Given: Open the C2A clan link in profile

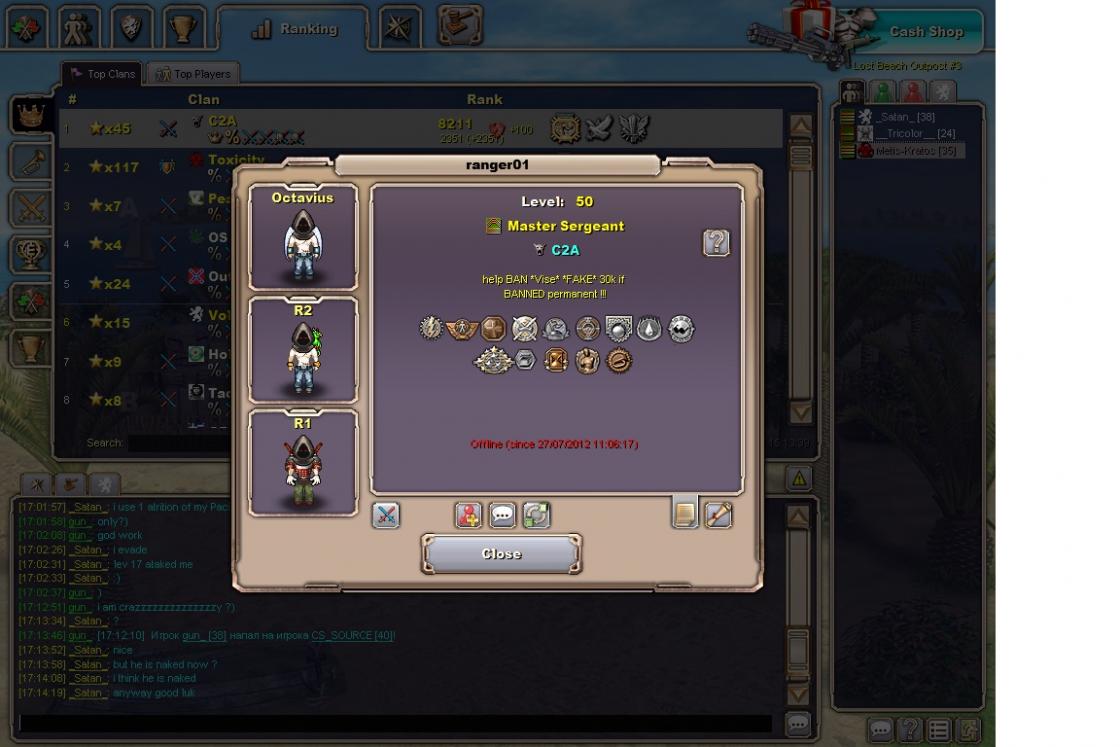Looking at the screenshot, I should (x=565, y=250).
